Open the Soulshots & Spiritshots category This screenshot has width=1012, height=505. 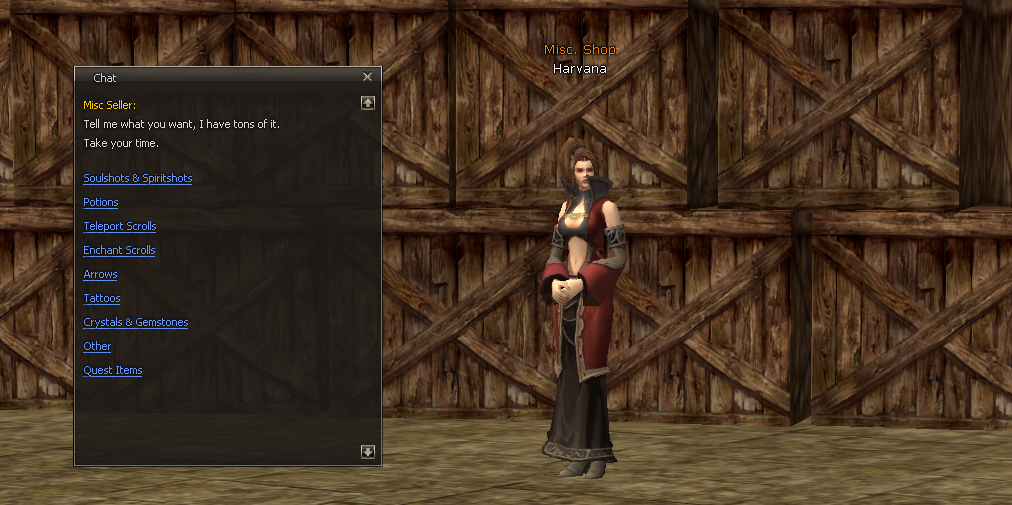pos(137,178)
